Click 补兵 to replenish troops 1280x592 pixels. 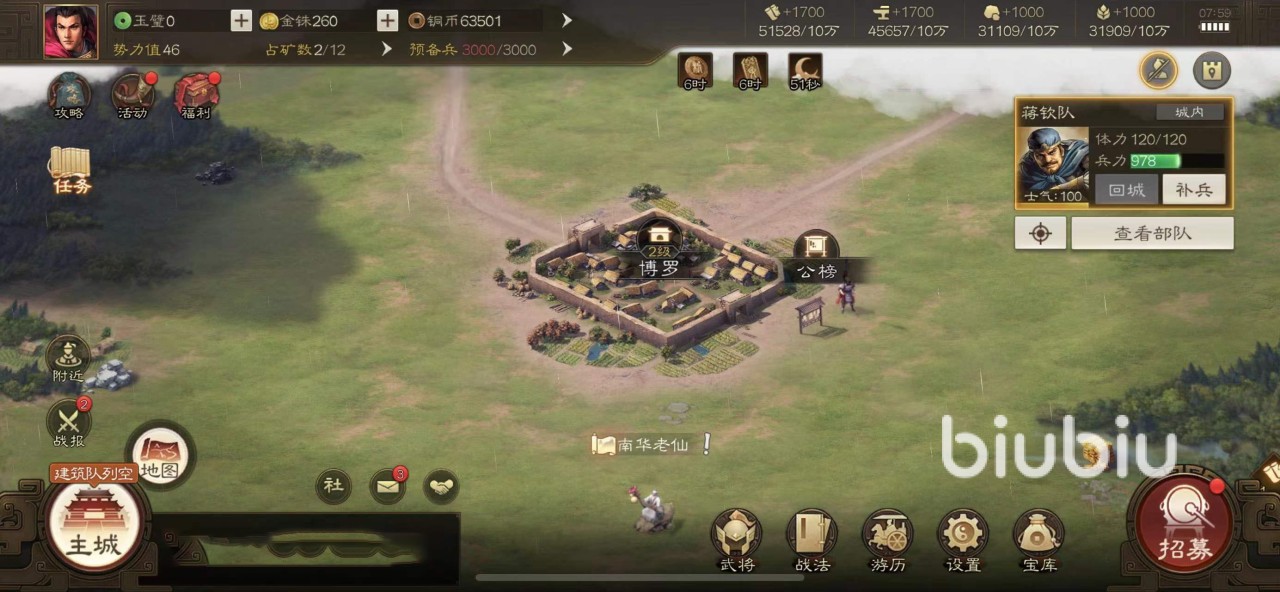(x=1193, y=189)
